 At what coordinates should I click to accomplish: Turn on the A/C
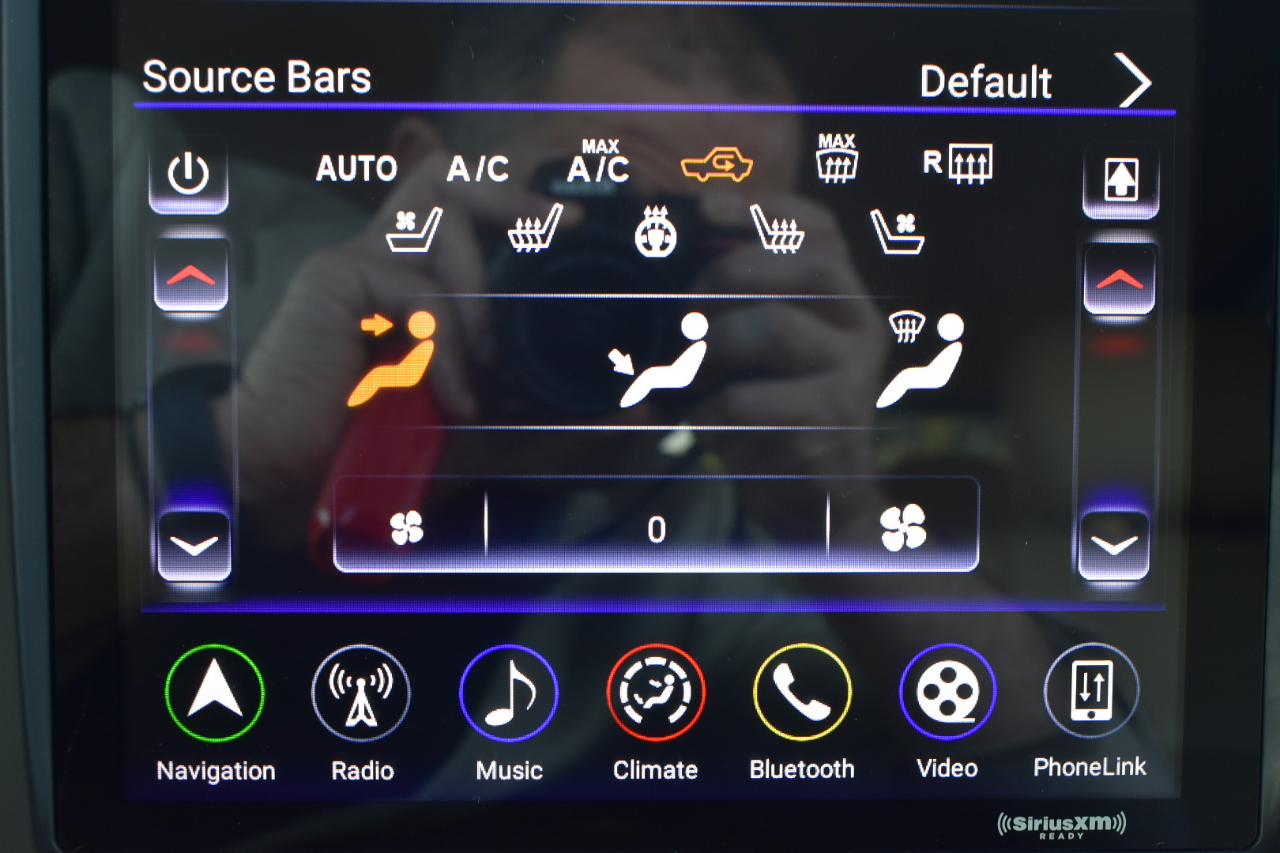coord(477,169)
